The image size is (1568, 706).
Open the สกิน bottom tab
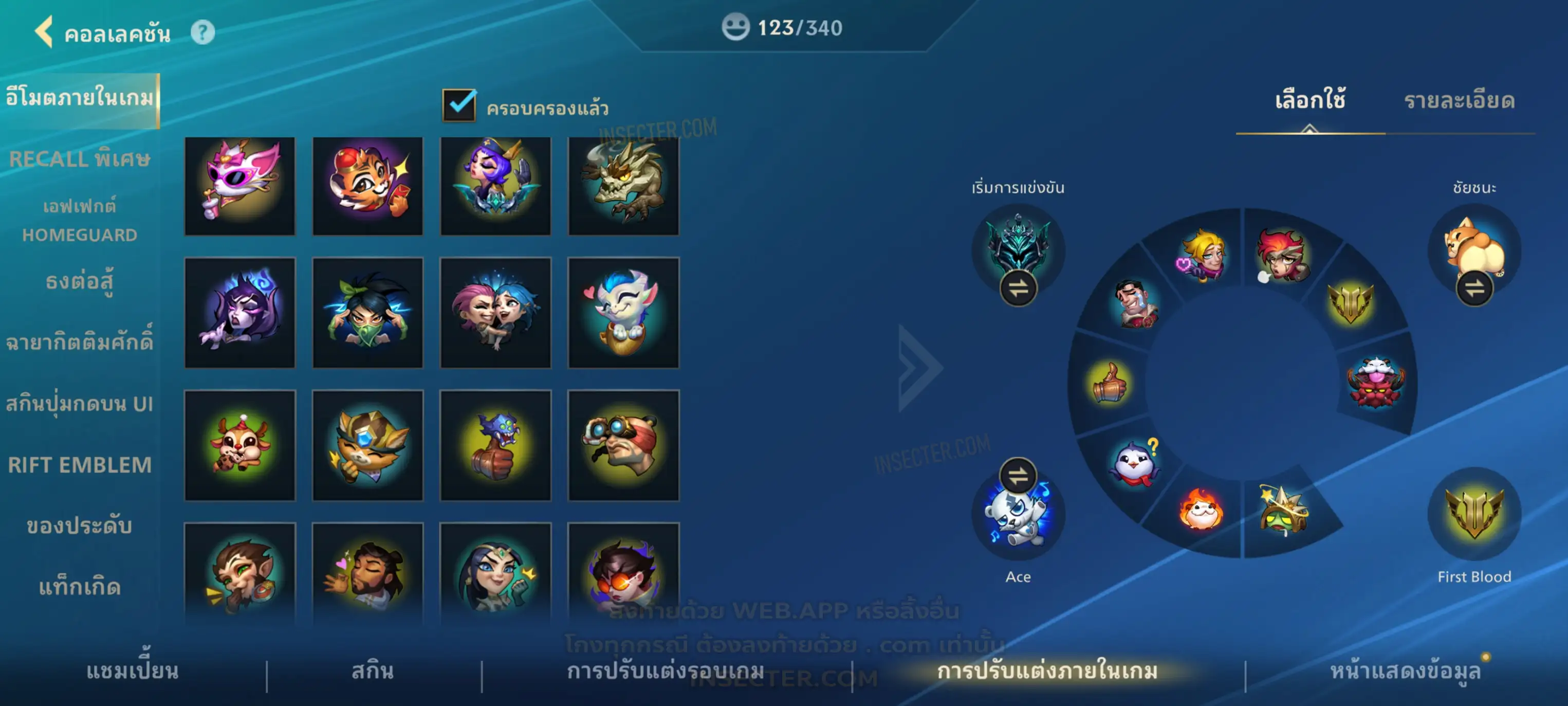pos(373,671)
